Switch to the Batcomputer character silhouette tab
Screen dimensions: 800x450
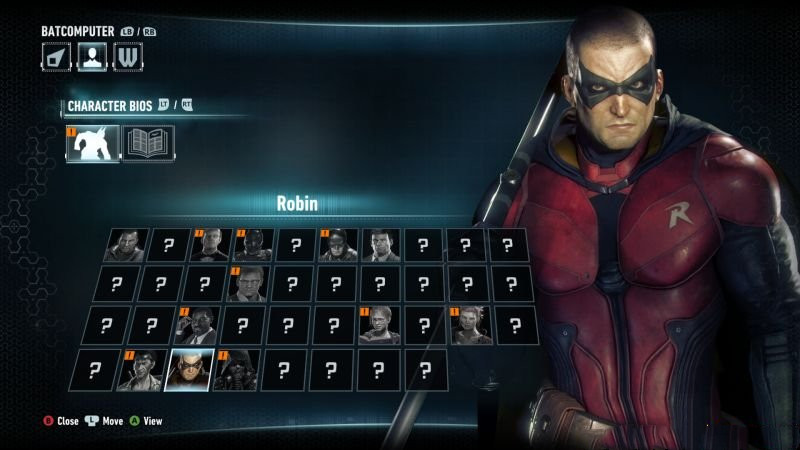(x=92, y=57)
